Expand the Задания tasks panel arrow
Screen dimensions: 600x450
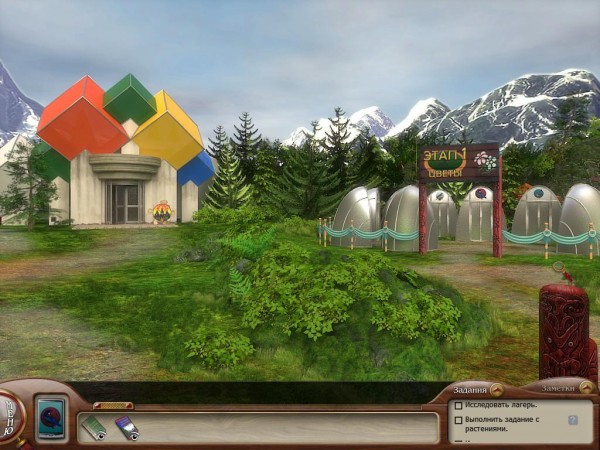496,389
